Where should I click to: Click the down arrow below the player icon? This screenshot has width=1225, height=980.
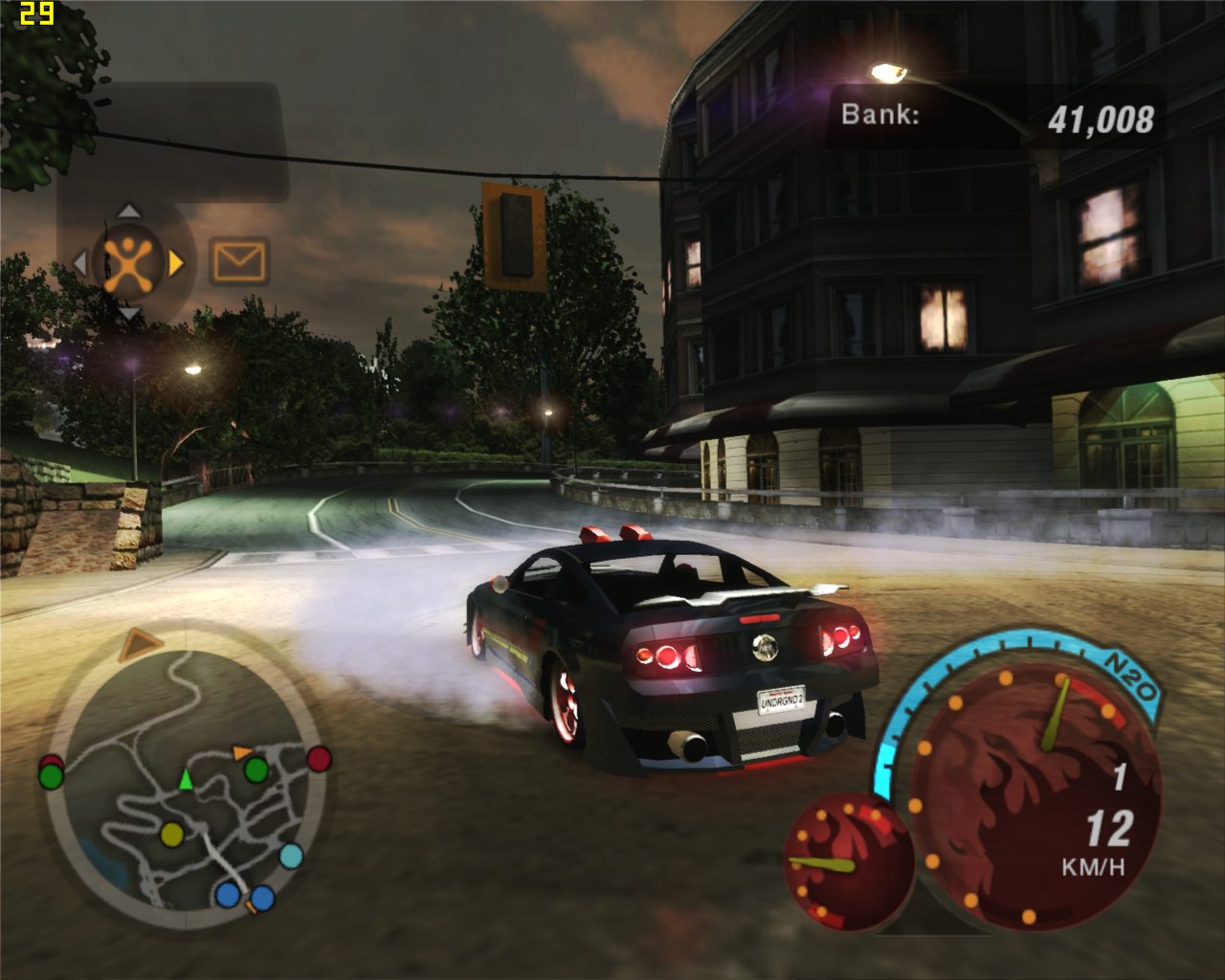tap(128, 313)
